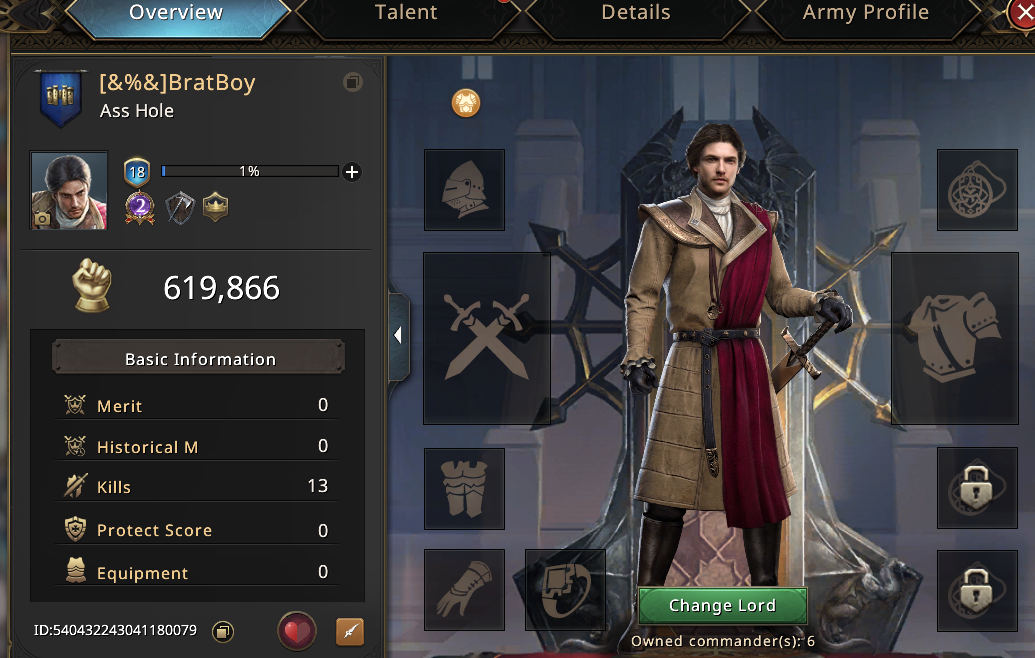Add experience with the plus button
The width and height of the screenshot is (1035, 658).
(352, 172)
